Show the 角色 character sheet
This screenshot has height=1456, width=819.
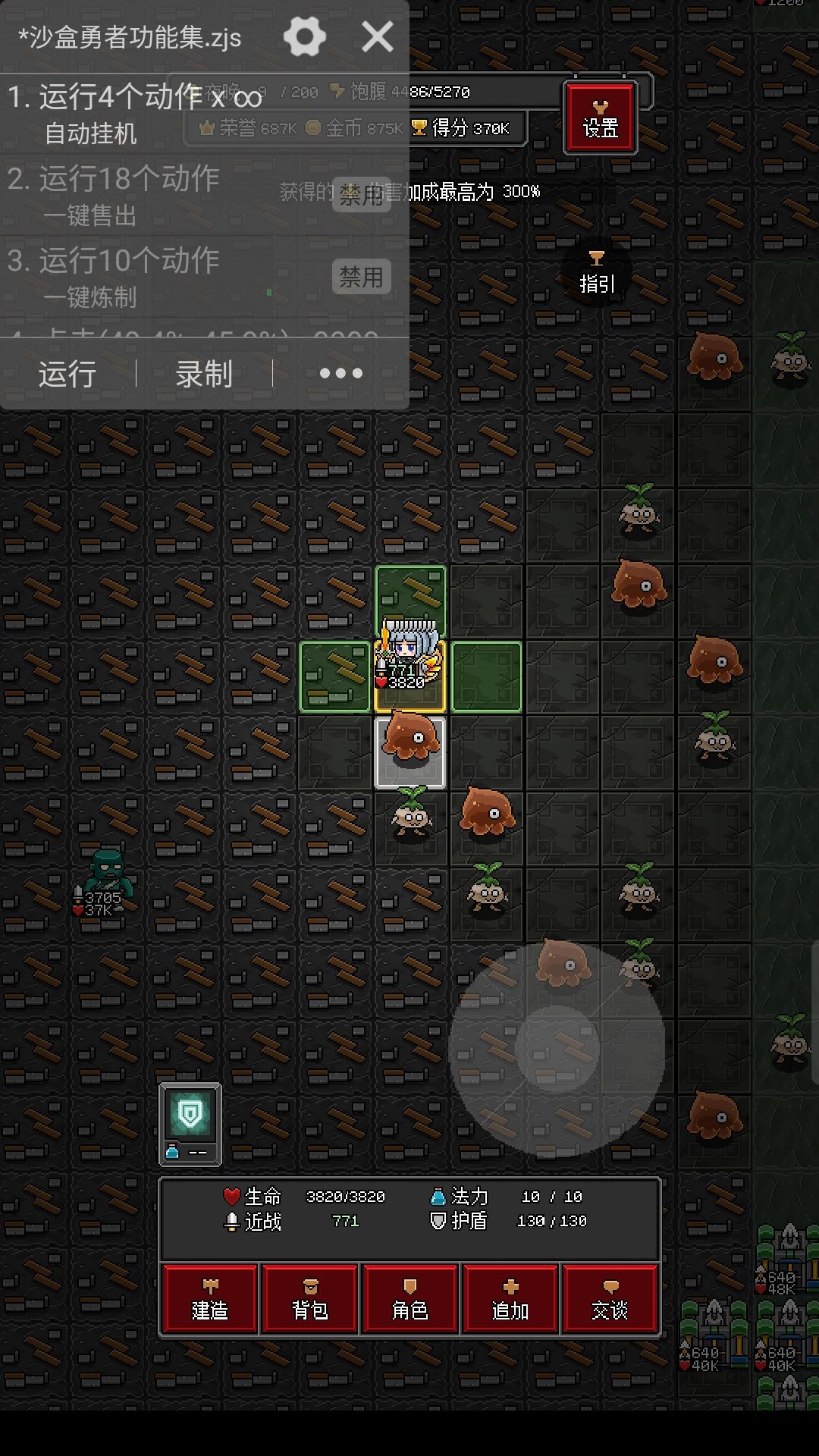tap(410, 1298)
